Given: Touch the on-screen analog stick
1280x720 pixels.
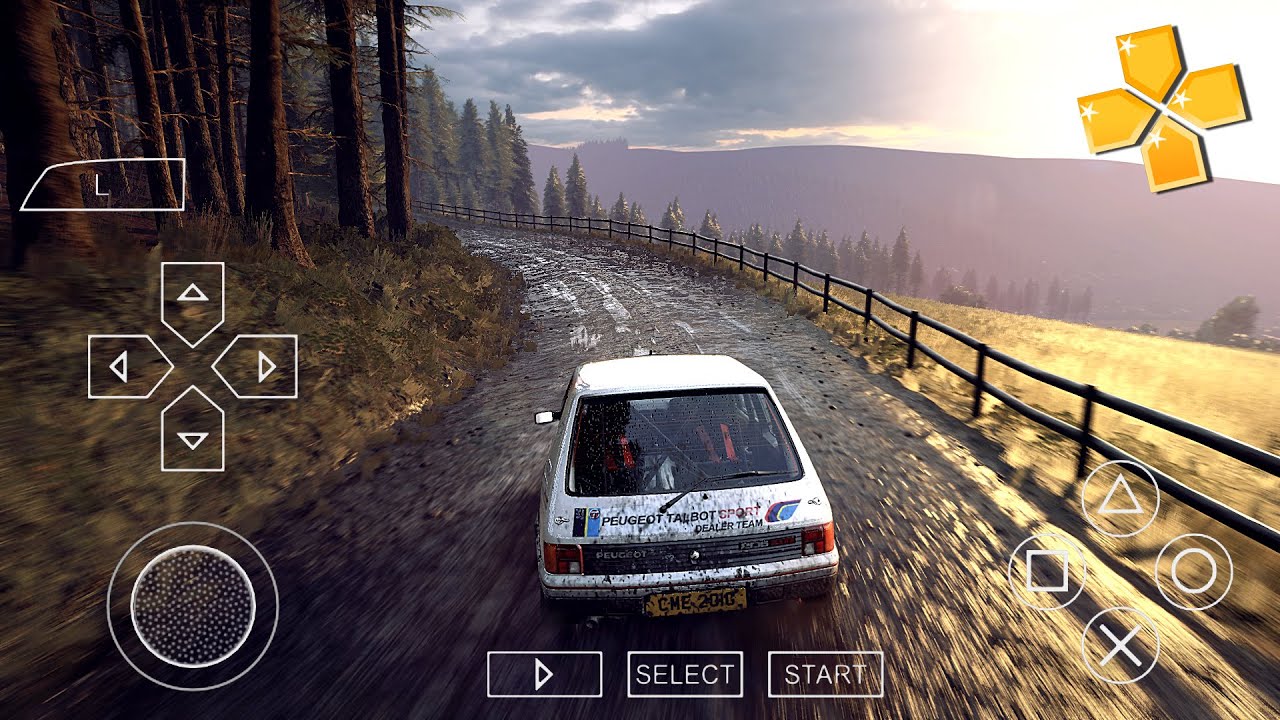Looking at the screenshot, I should tap(193, 606).
